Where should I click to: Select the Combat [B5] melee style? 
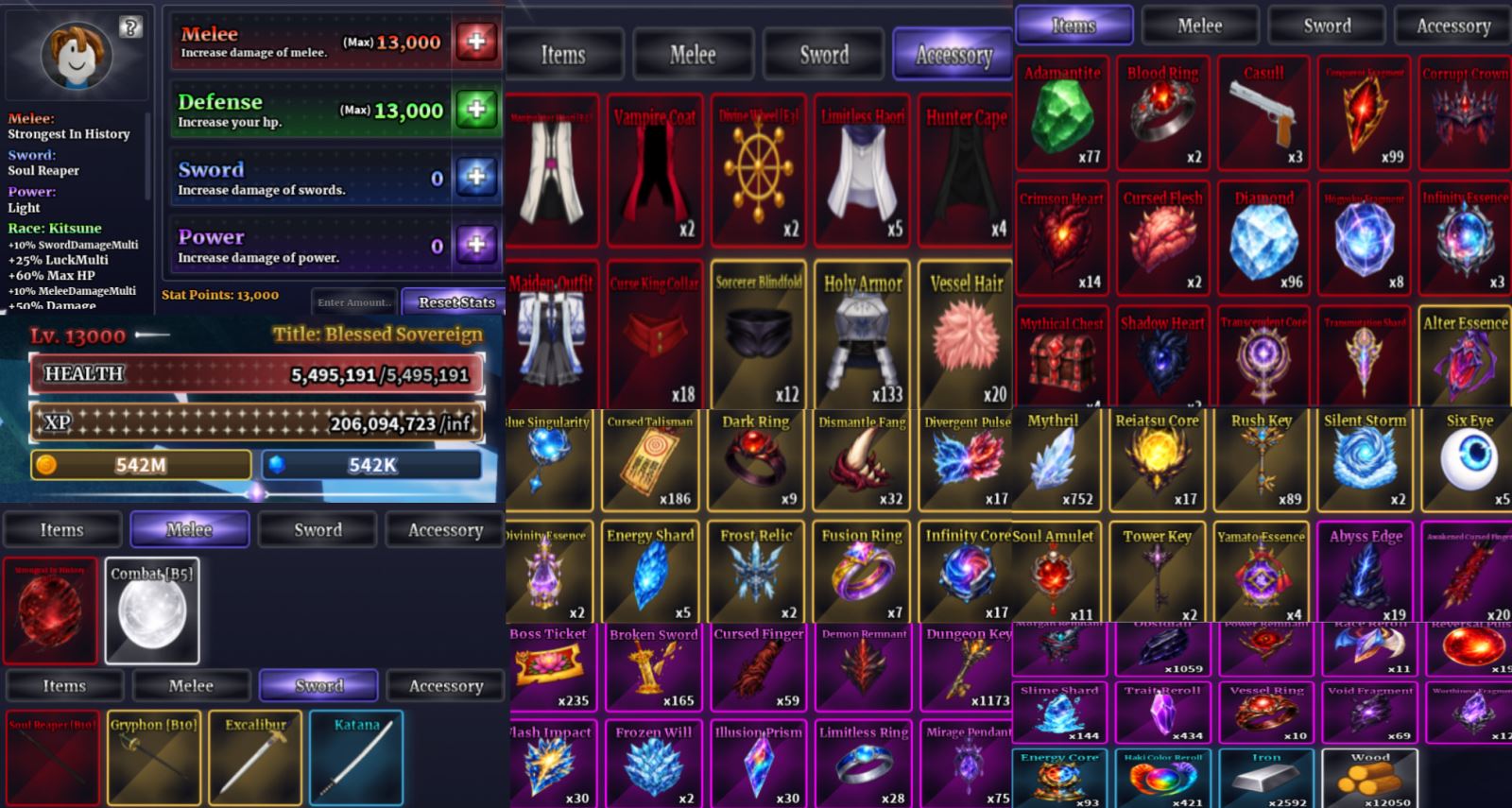[152, 610]
